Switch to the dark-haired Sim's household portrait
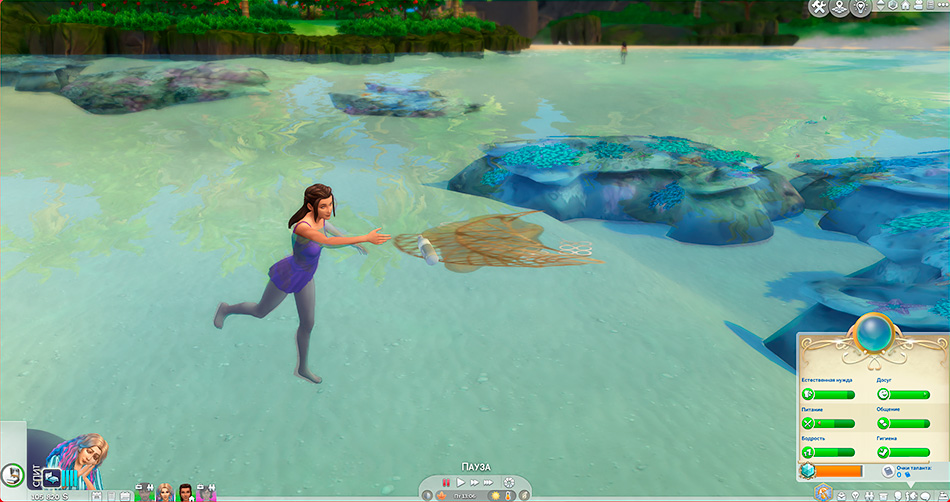 point(185,492)
